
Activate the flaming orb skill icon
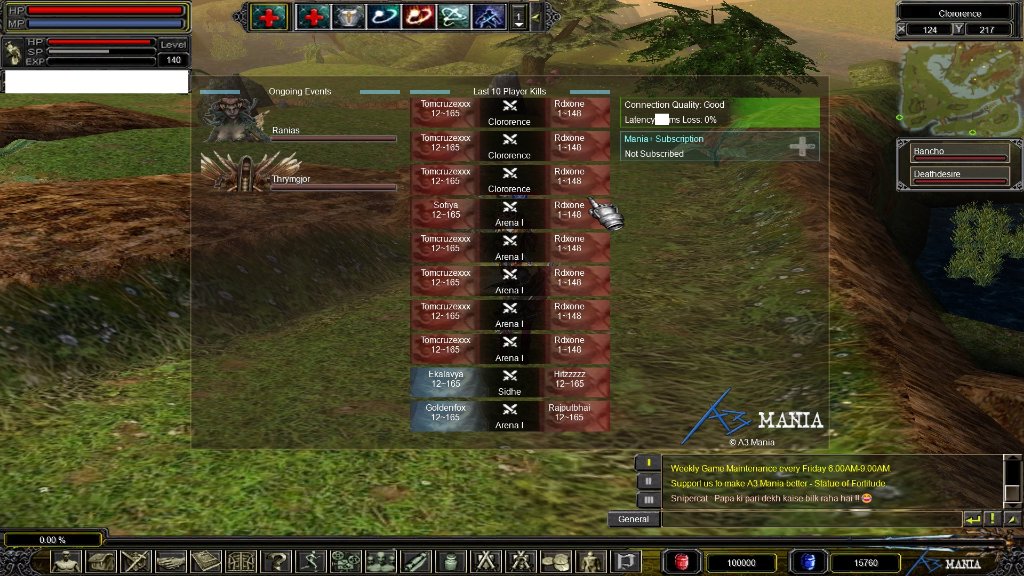417,17
